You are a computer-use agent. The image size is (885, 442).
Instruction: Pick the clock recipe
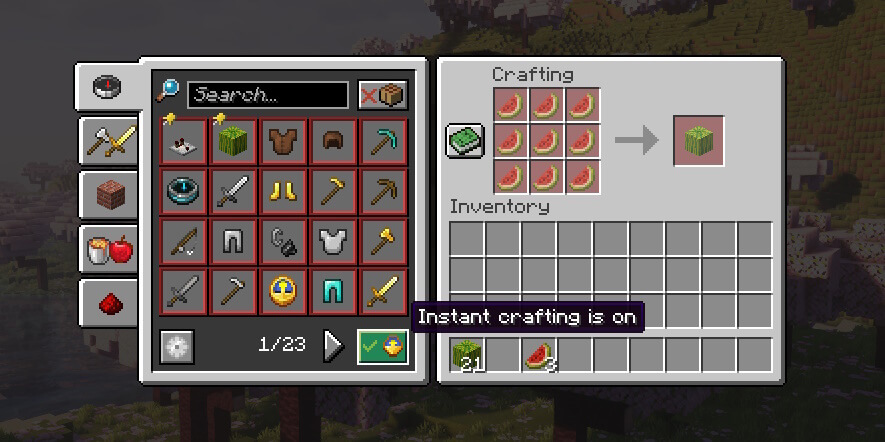[283, 292]
